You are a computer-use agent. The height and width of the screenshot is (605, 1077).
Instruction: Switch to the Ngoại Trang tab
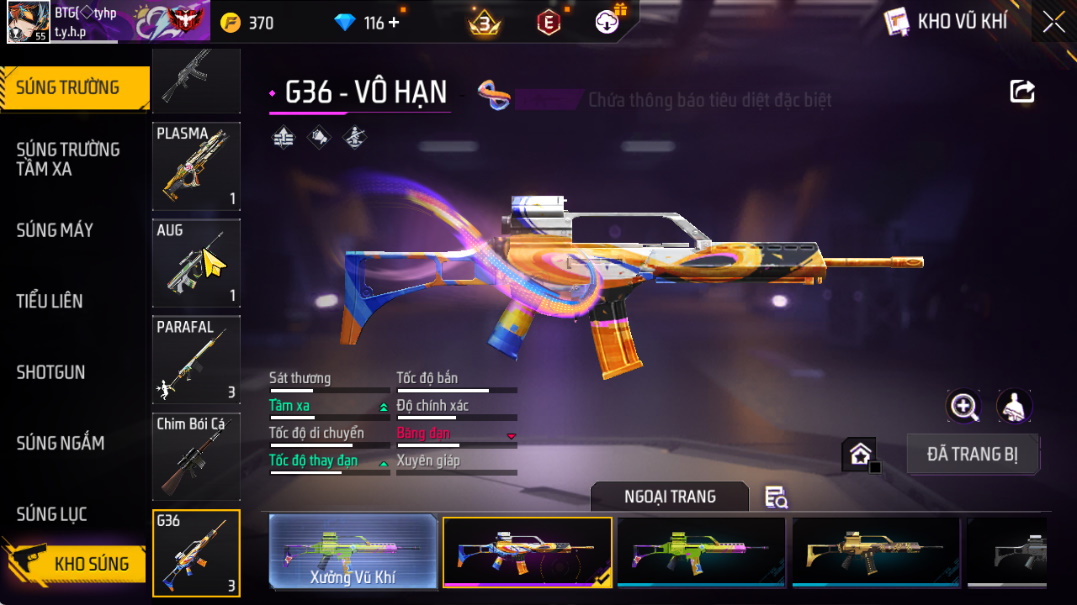[x=669, y=497]
